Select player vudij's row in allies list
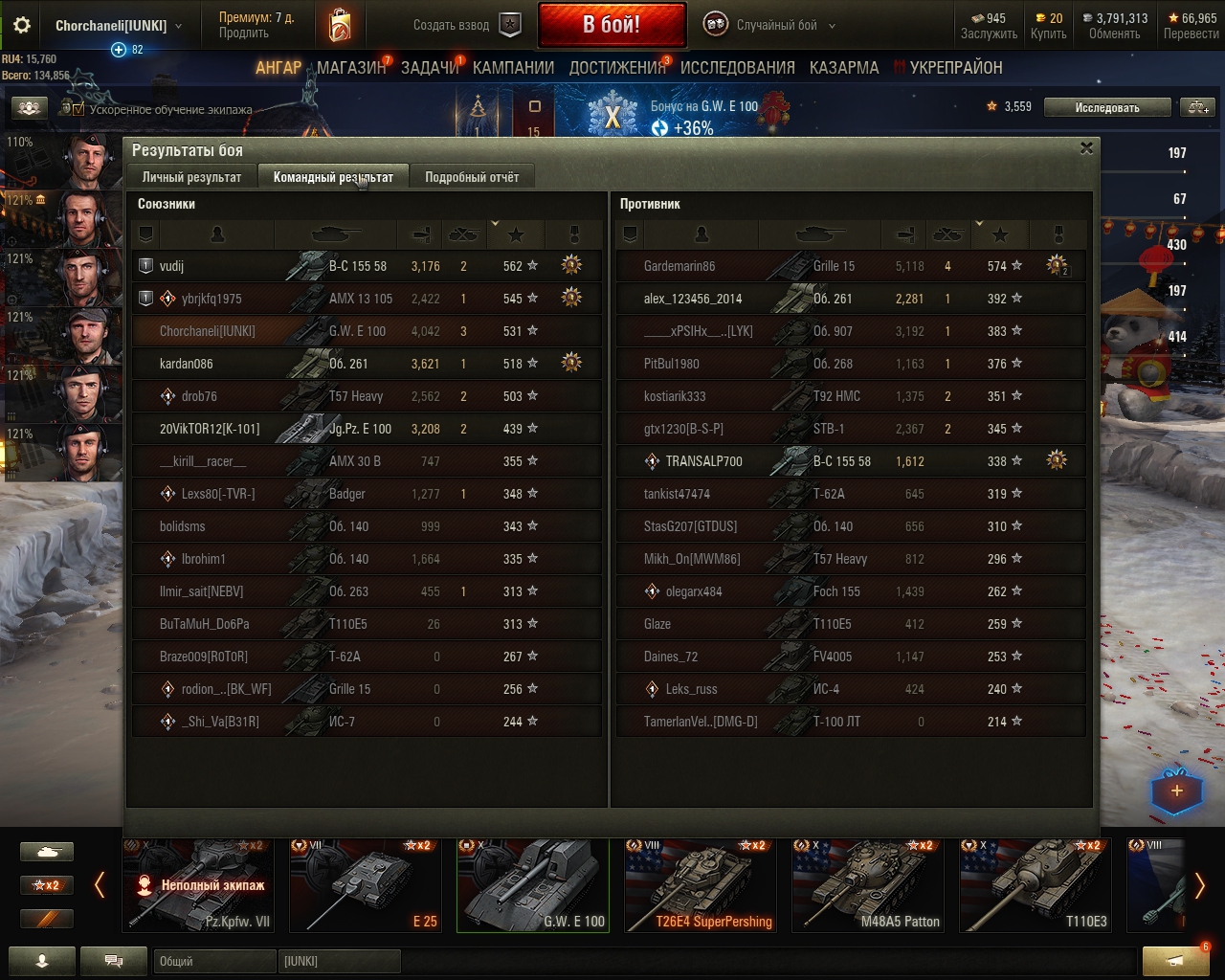The image size is (1225, 980). click(x=366, y=266)
